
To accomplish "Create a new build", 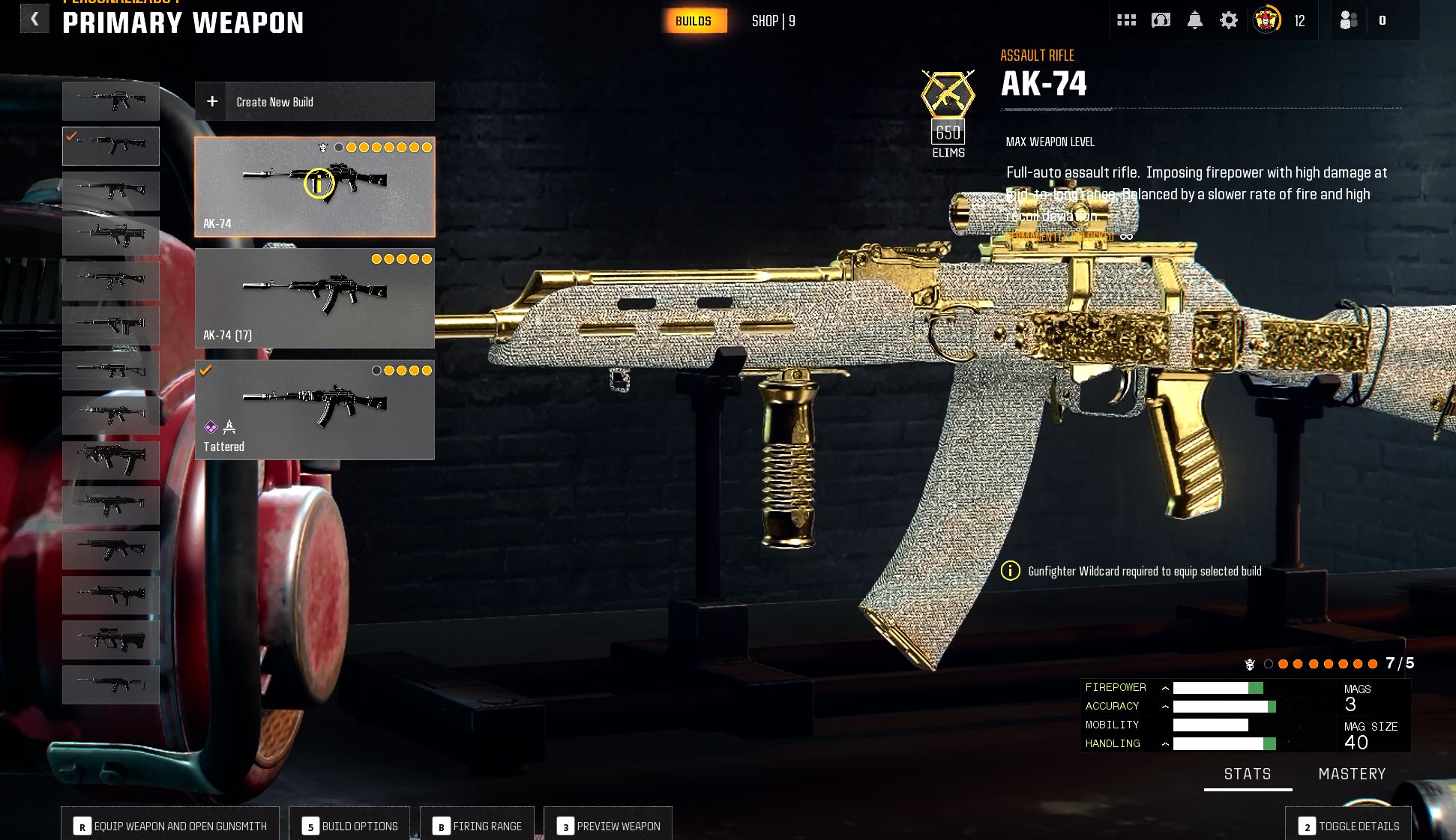I will (315, 101).
